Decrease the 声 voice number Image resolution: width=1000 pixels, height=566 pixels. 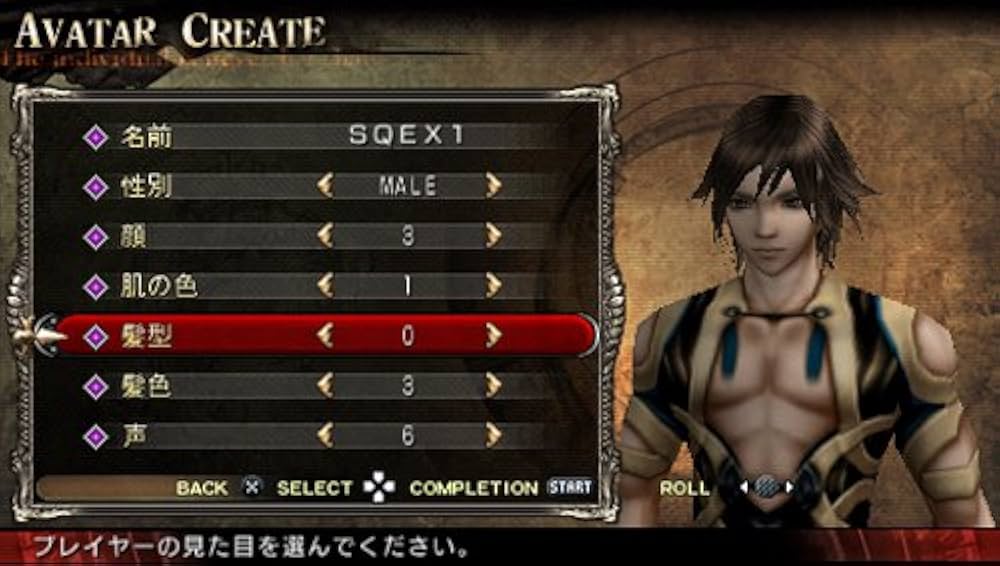[324, 436]
